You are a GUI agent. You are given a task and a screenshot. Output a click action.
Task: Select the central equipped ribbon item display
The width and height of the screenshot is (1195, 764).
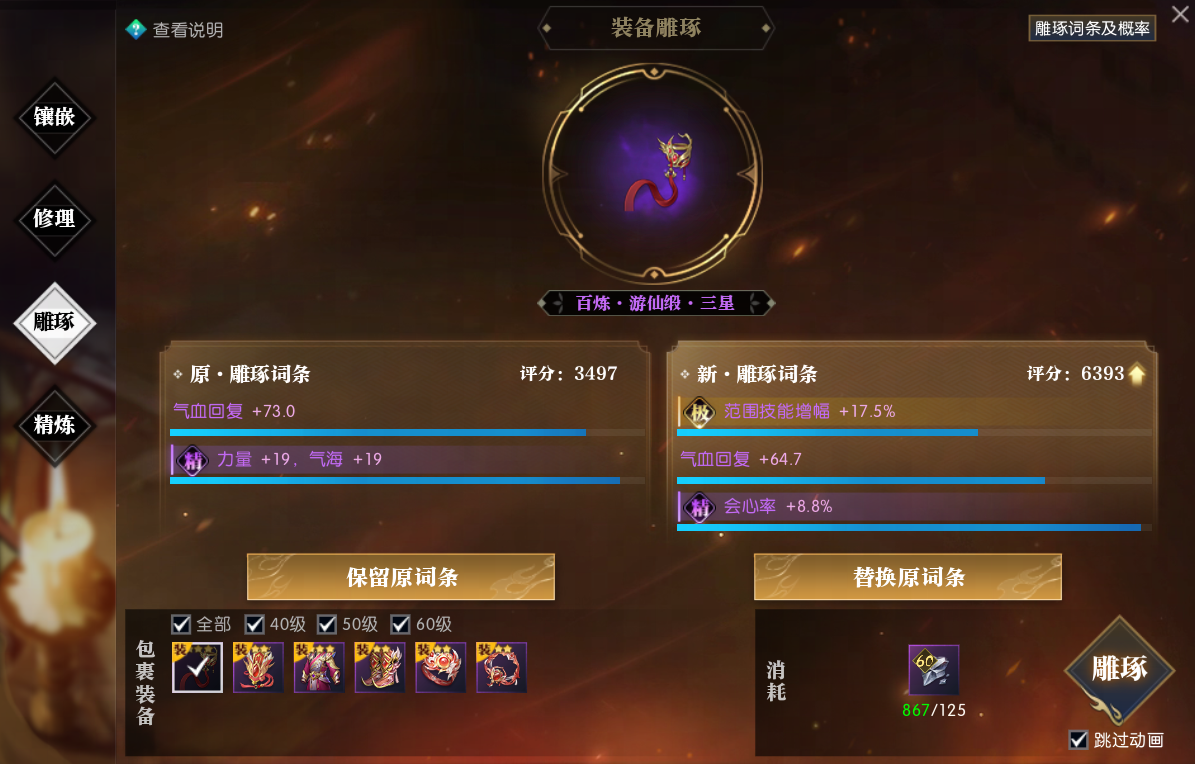[x=654, y=176]
